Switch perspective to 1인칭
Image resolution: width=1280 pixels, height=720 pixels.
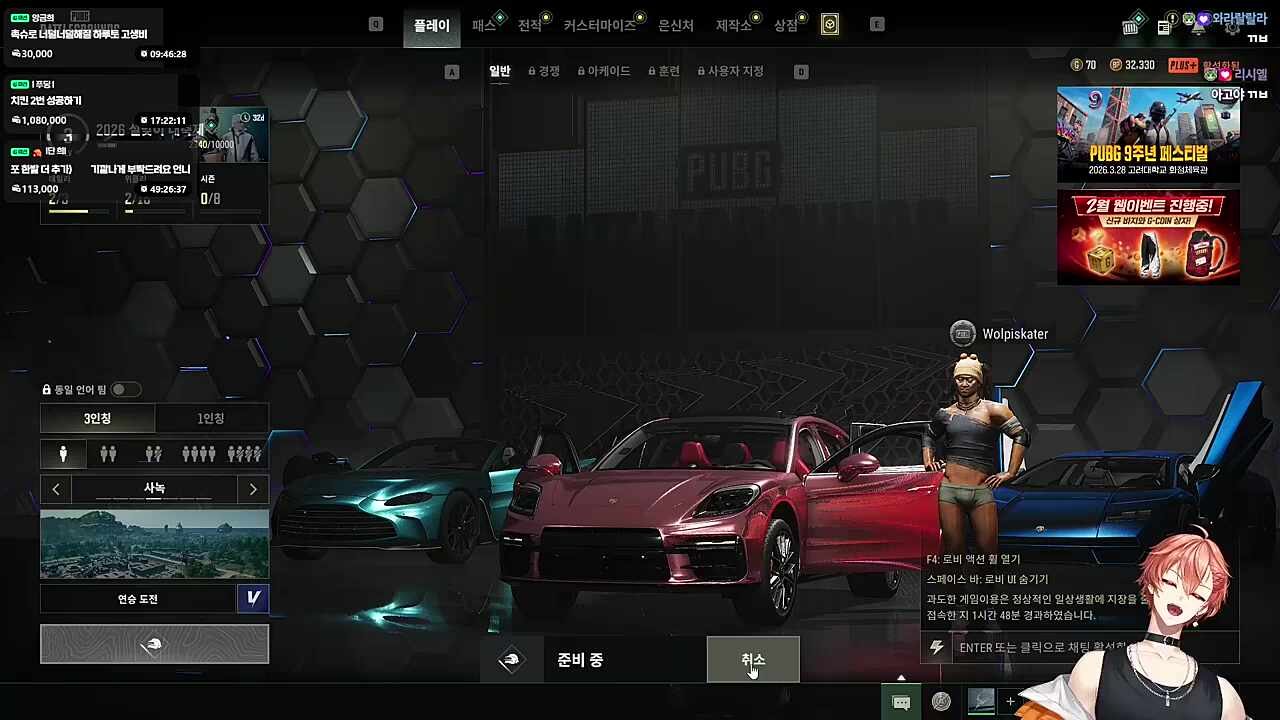click(211, 418)
